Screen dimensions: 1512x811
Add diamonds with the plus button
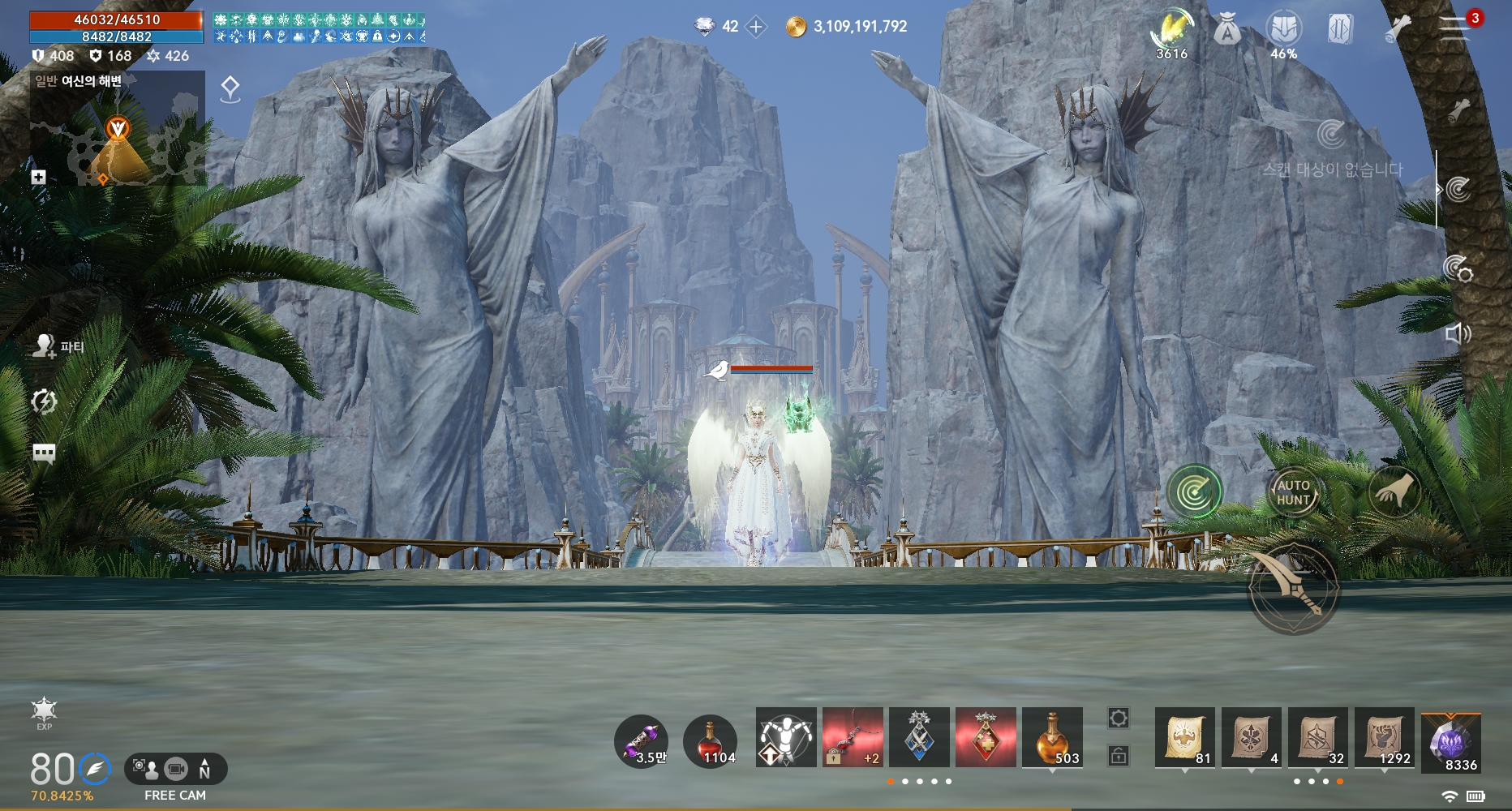[756, 27]
